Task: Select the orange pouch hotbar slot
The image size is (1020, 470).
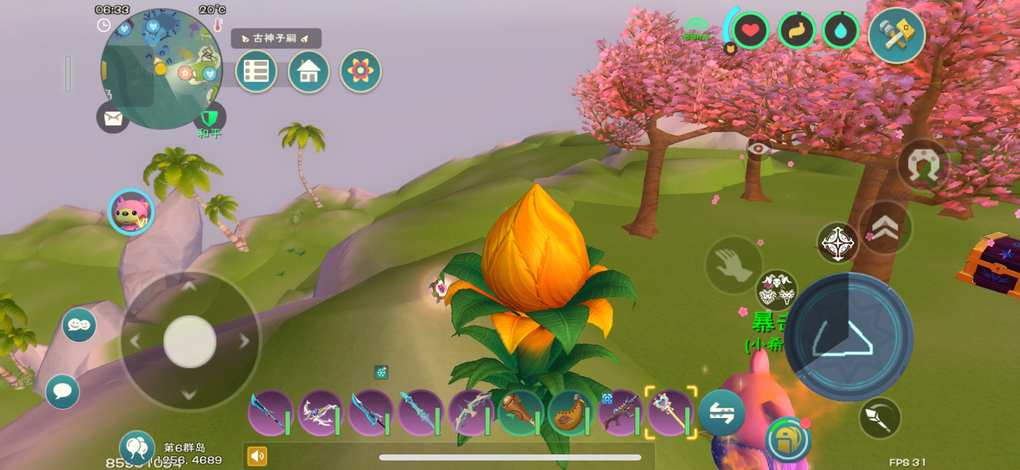Action: click(570, 412)
